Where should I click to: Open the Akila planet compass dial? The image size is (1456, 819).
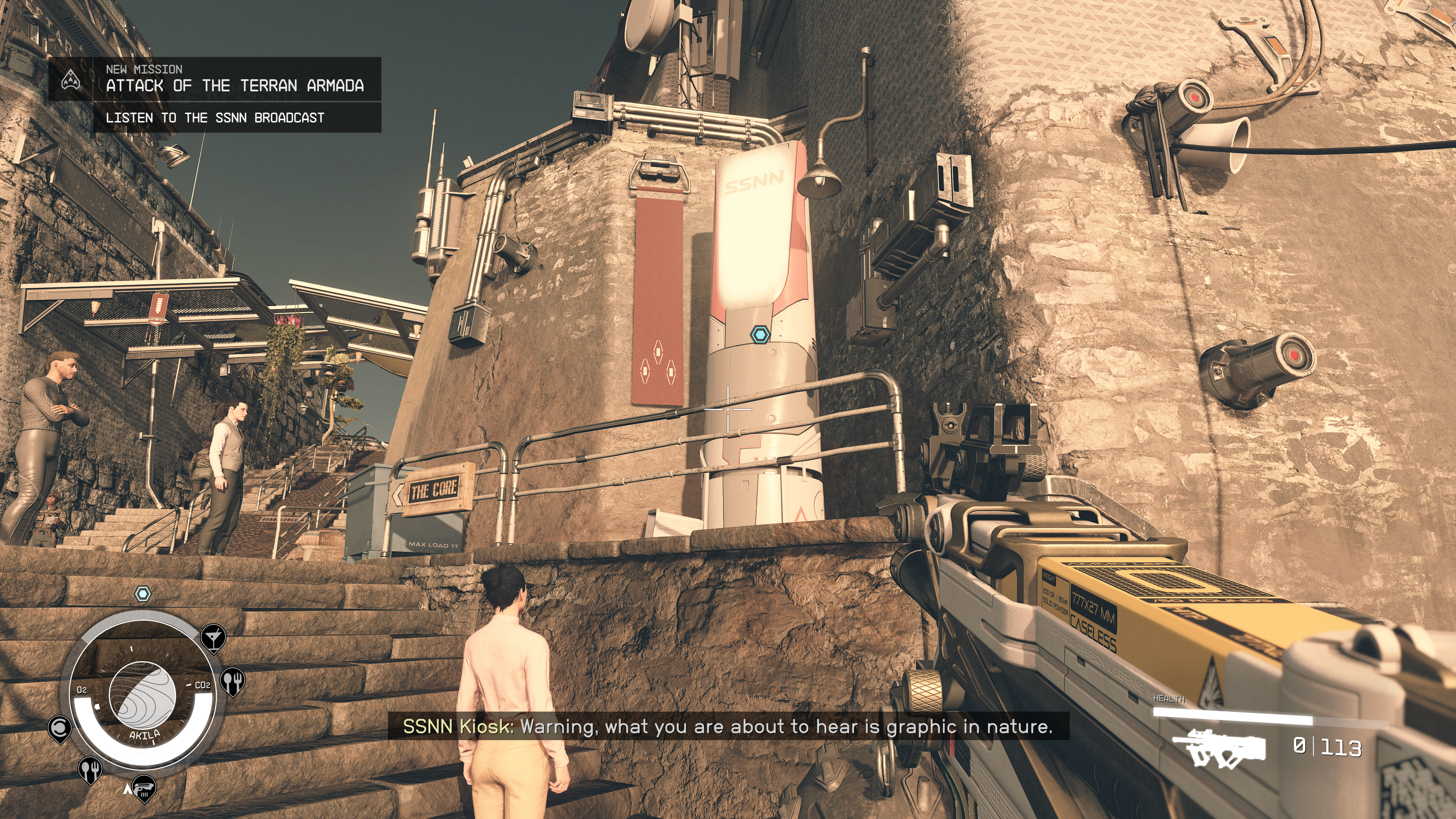point(143,695)
